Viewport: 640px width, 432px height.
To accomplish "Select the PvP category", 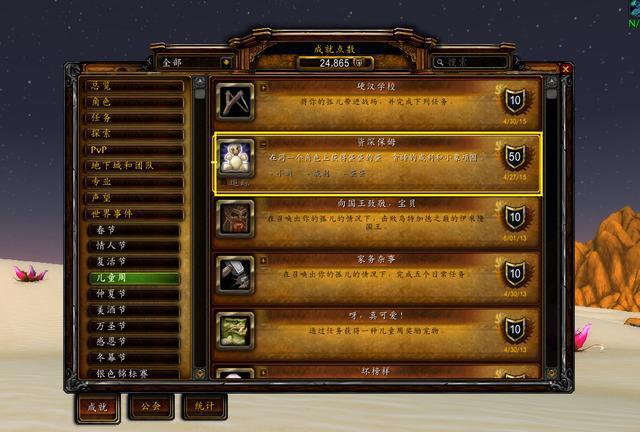I will 133,150.
